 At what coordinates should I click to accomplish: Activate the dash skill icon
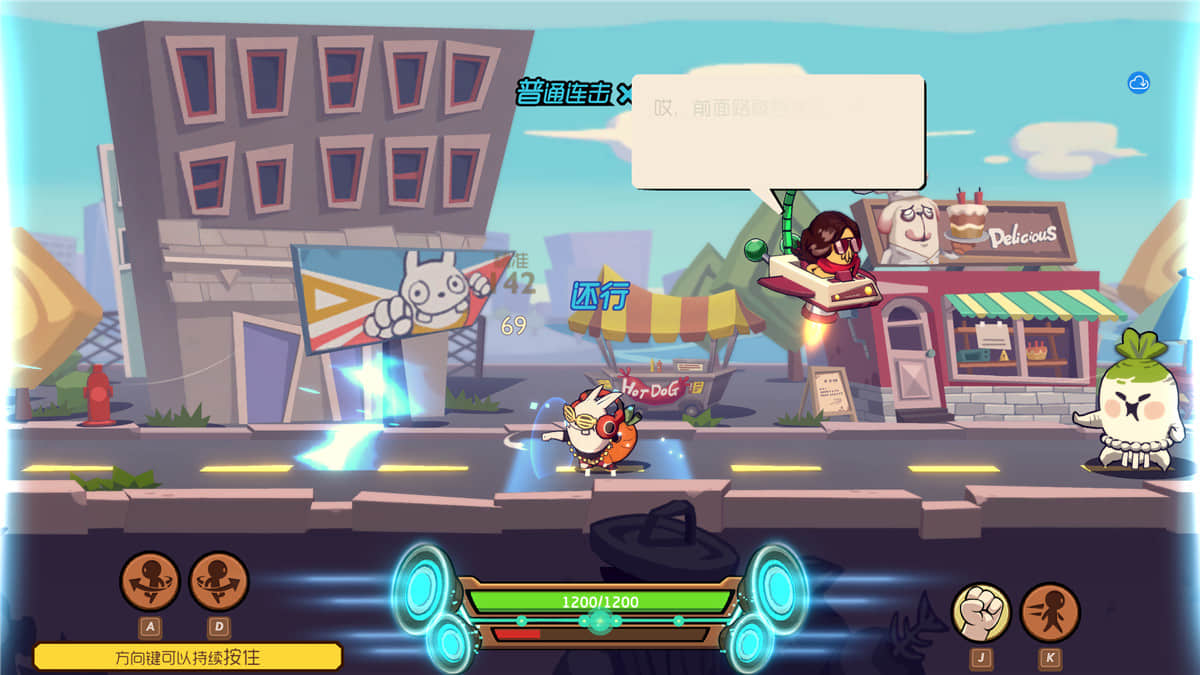(x=1050, y=612)
